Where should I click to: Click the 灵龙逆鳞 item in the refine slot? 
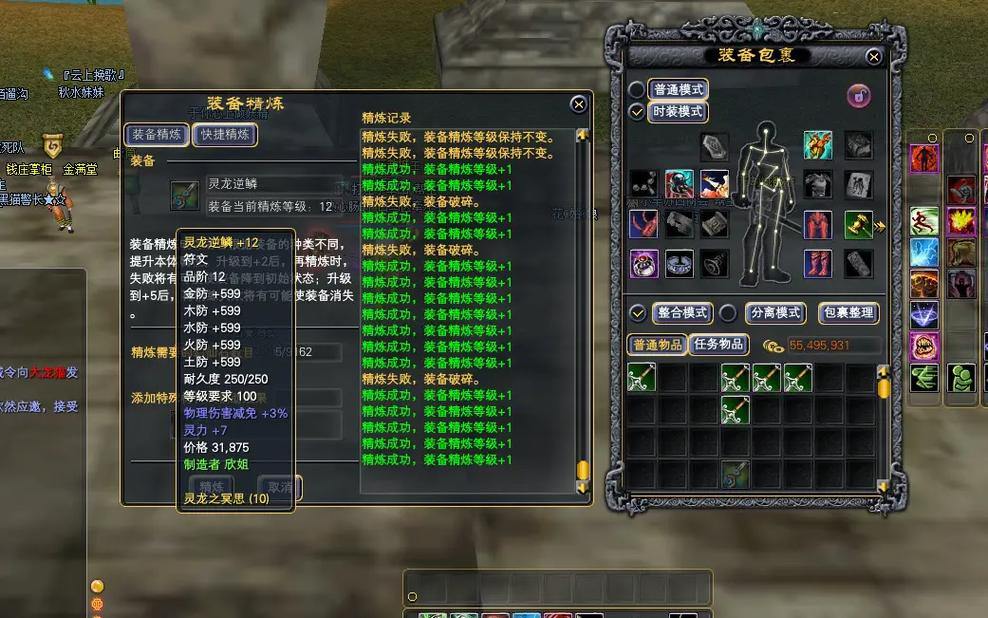[184, 194]
